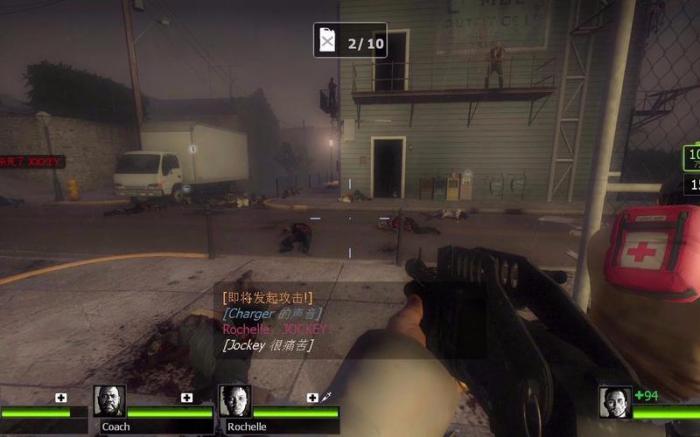Click the gas can objective icon
The image size is (700, 437).
click(x=327, y=40)
